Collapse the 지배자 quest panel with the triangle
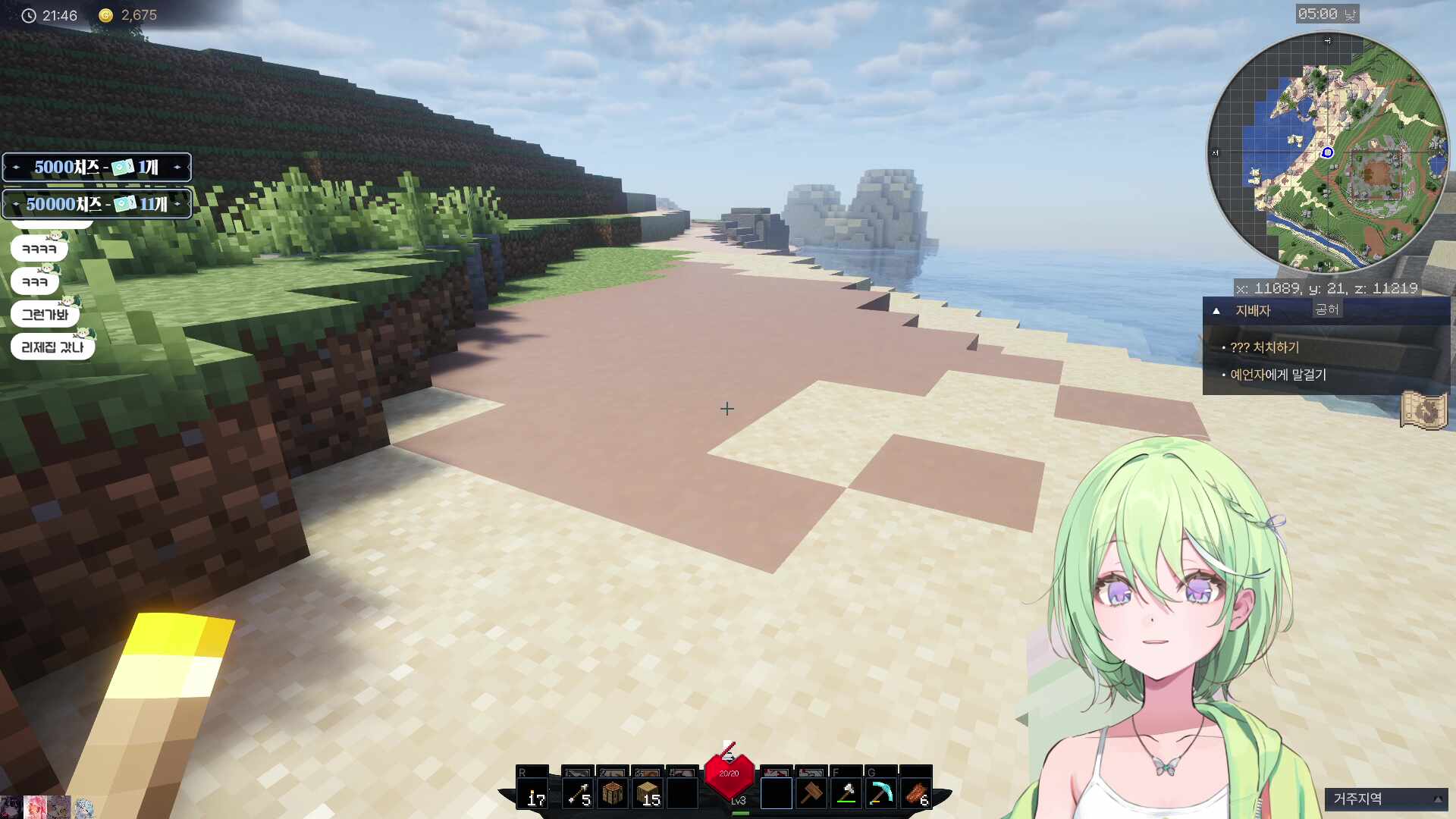Screen dimensions: 1456x819 [1216, 311]
